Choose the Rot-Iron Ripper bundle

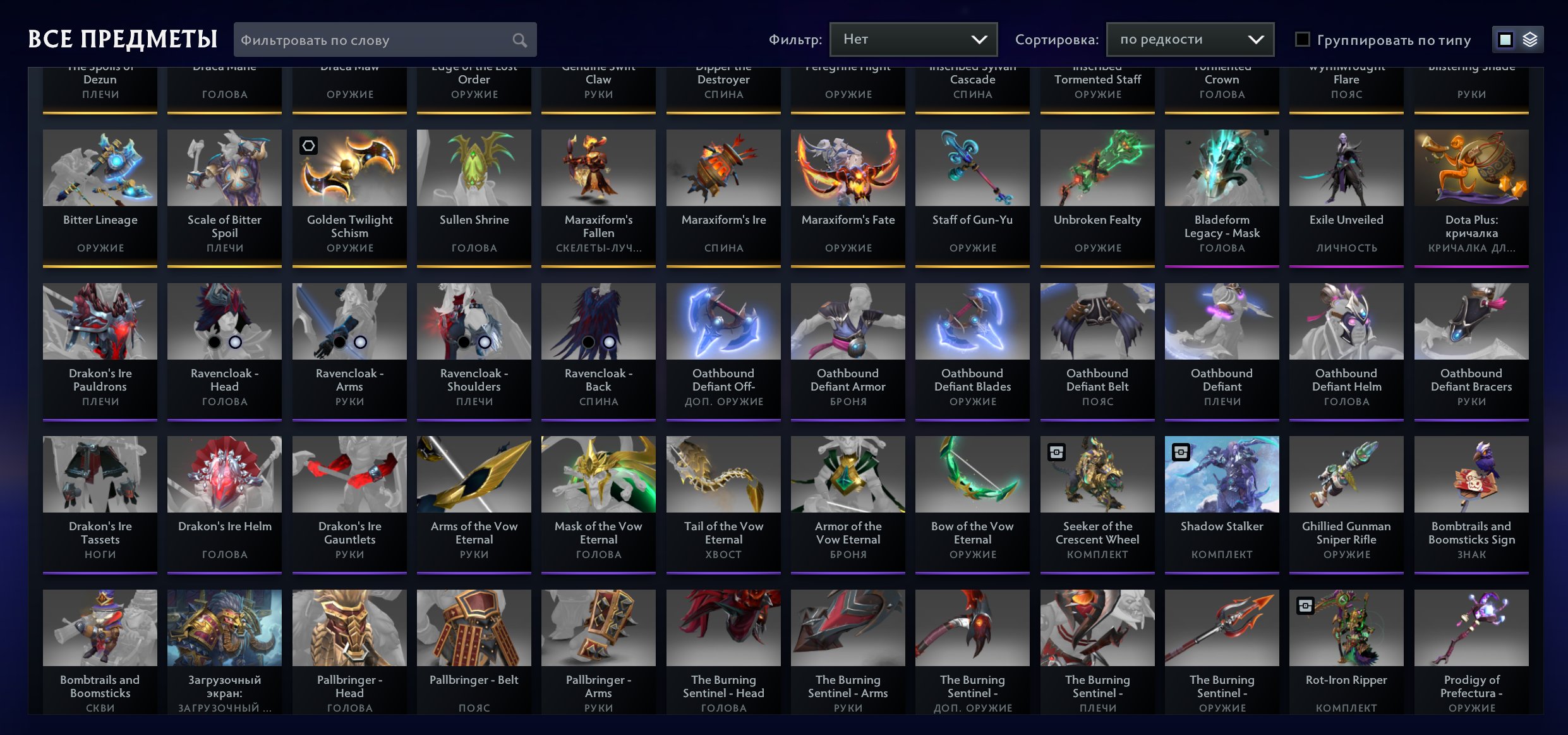tap(1346, 651)
